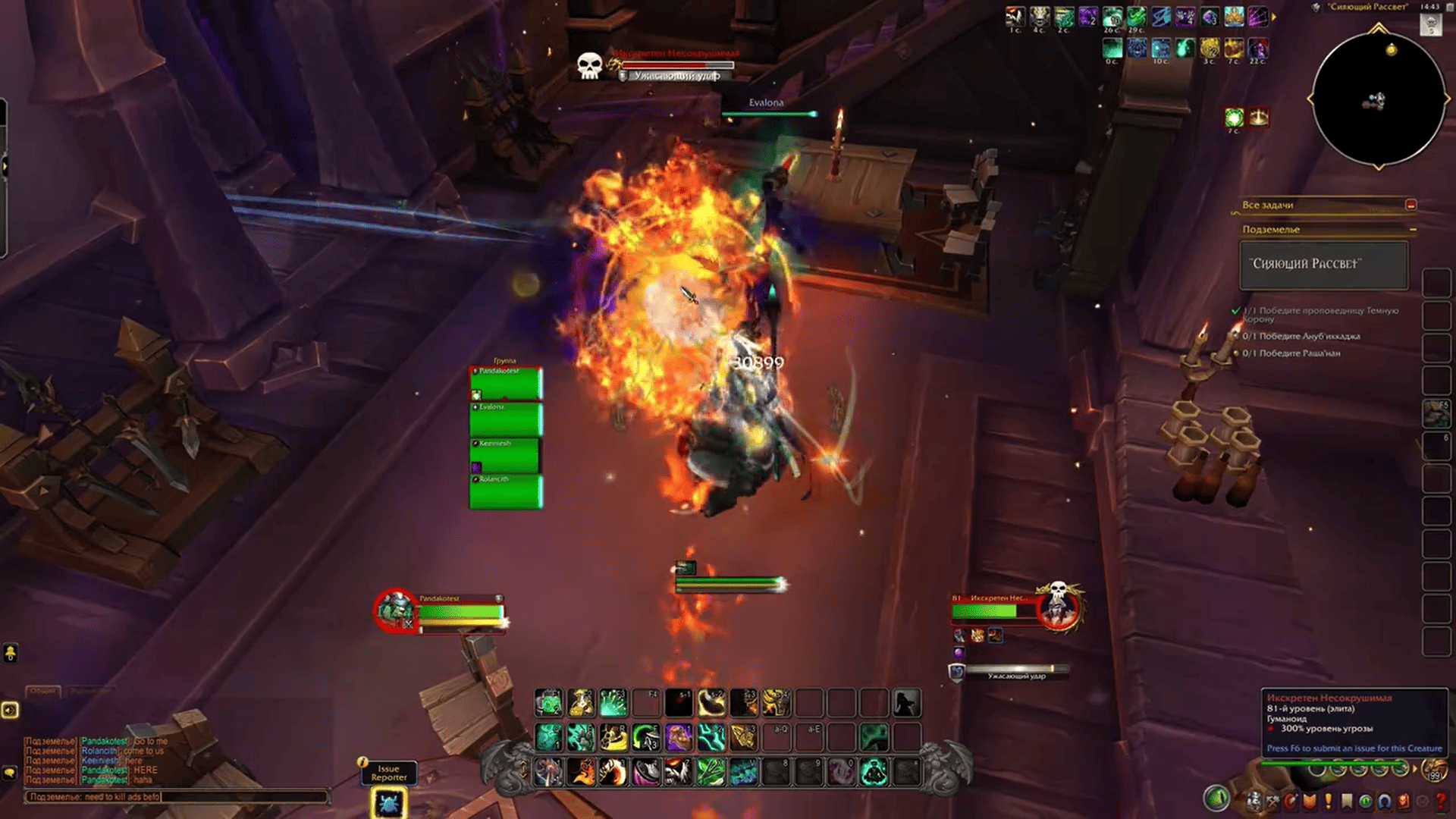Image resolution: width=1456 pixels, height=819 pixels.
Task: Activate the golden fist ability with key R
Action: (613, 736)
